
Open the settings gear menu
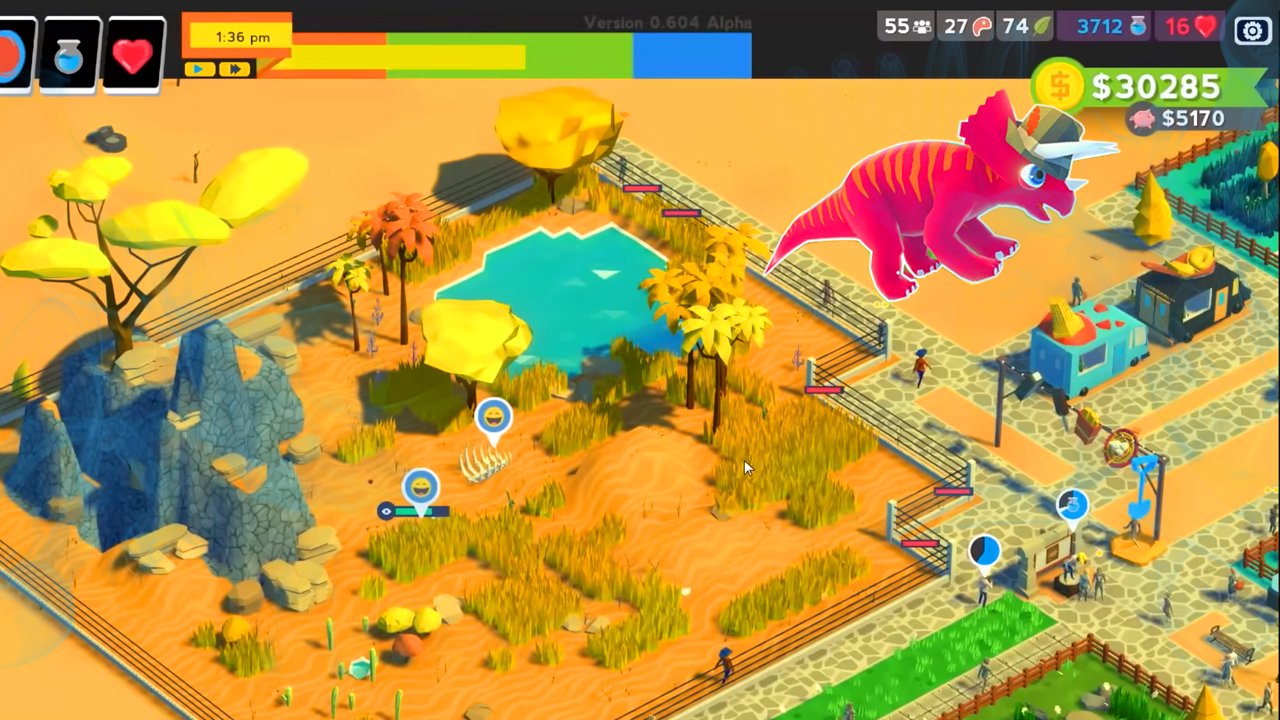coord(1253,30)
